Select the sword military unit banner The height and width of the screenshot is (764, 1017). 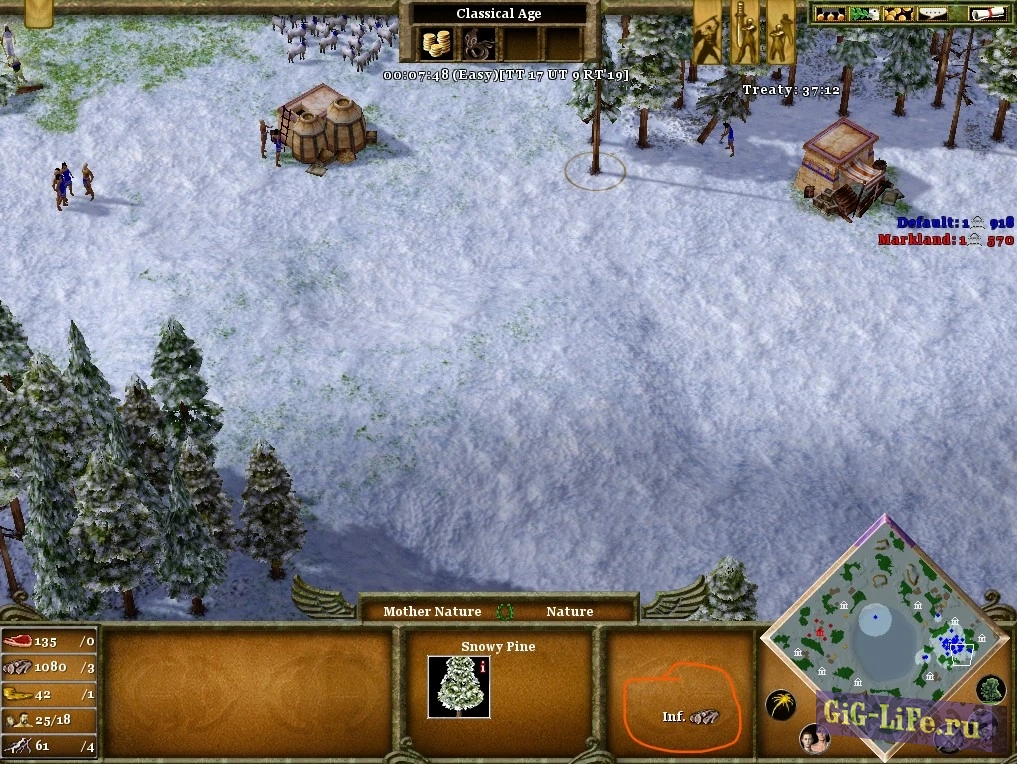click(744, 32)
